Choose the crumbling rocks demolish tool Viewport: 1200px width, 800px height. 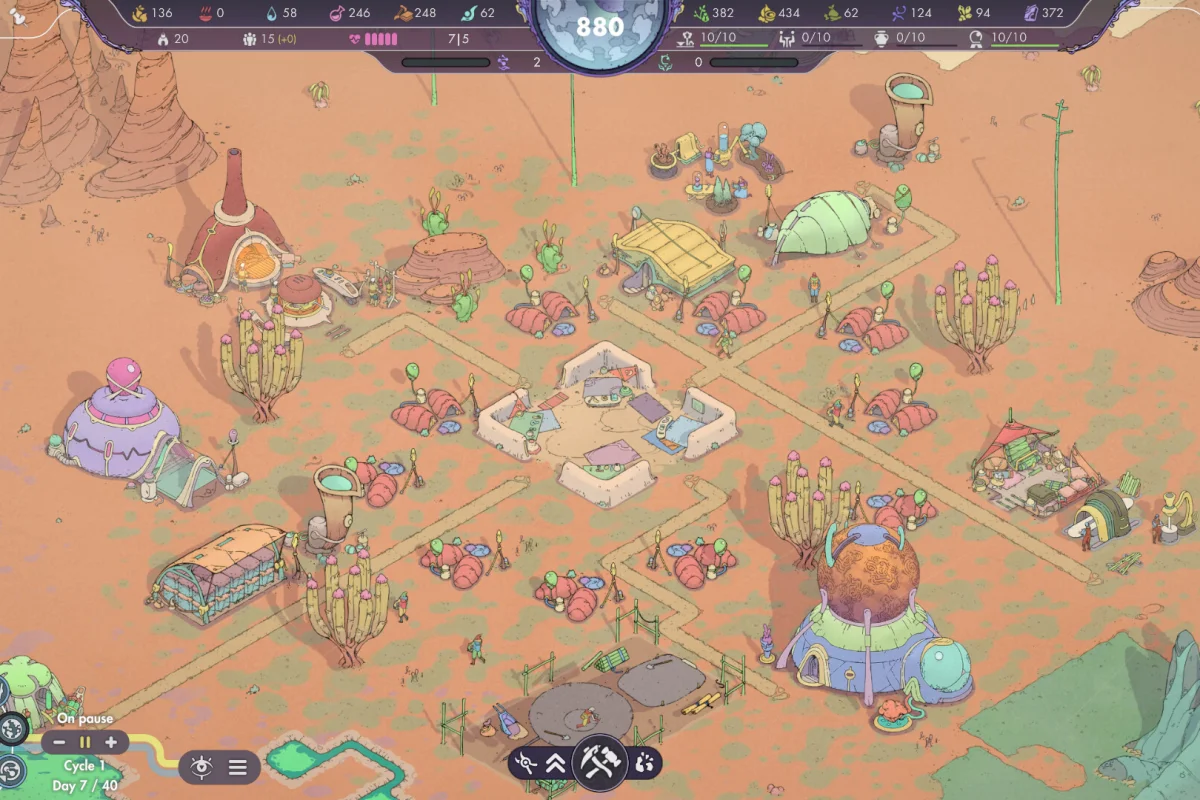pyautogui.click(x=644, y=764)
